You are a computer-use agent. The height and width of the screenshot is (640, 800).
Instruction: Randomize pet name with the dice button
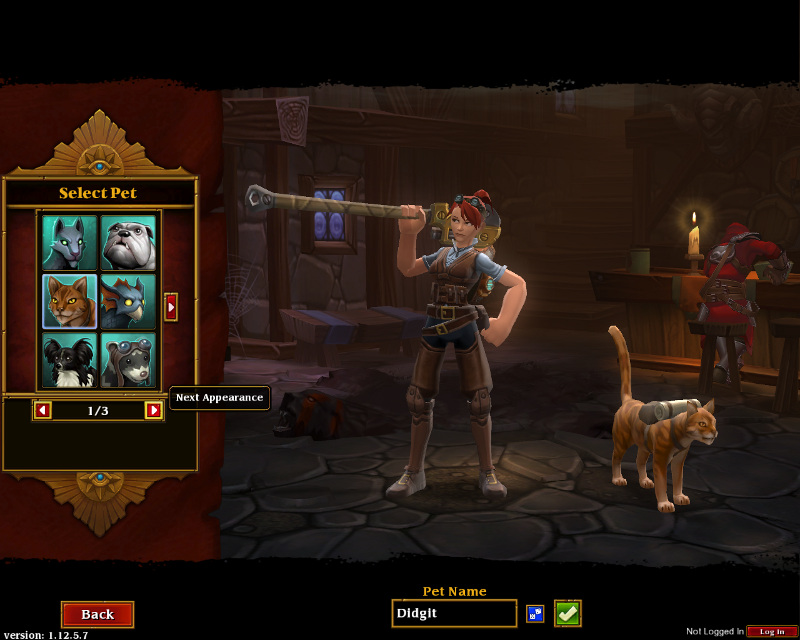535,613
